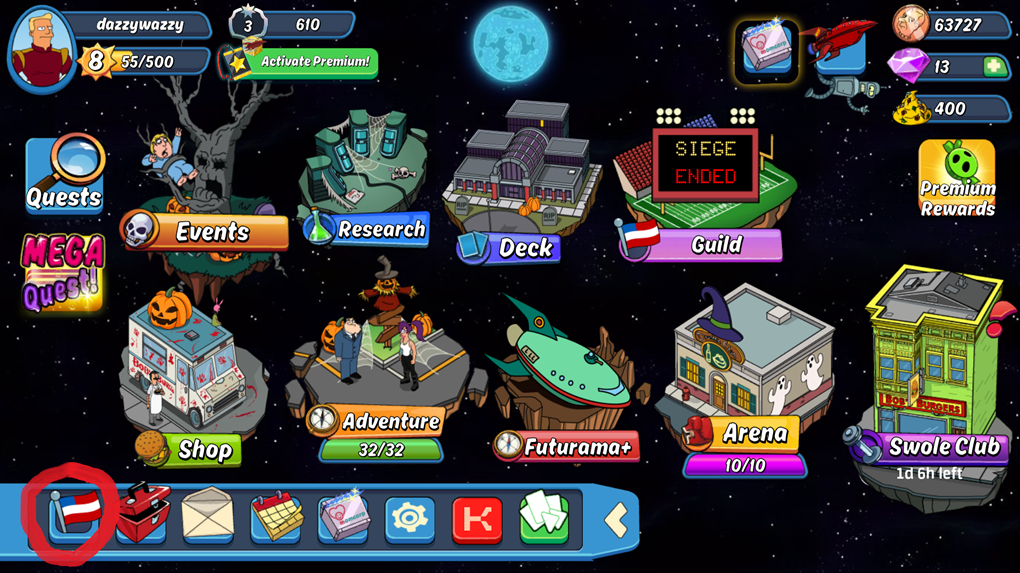Tap the MEGA Quest banner
This screenshot has height=573, width=1020.
coord(63,270)
